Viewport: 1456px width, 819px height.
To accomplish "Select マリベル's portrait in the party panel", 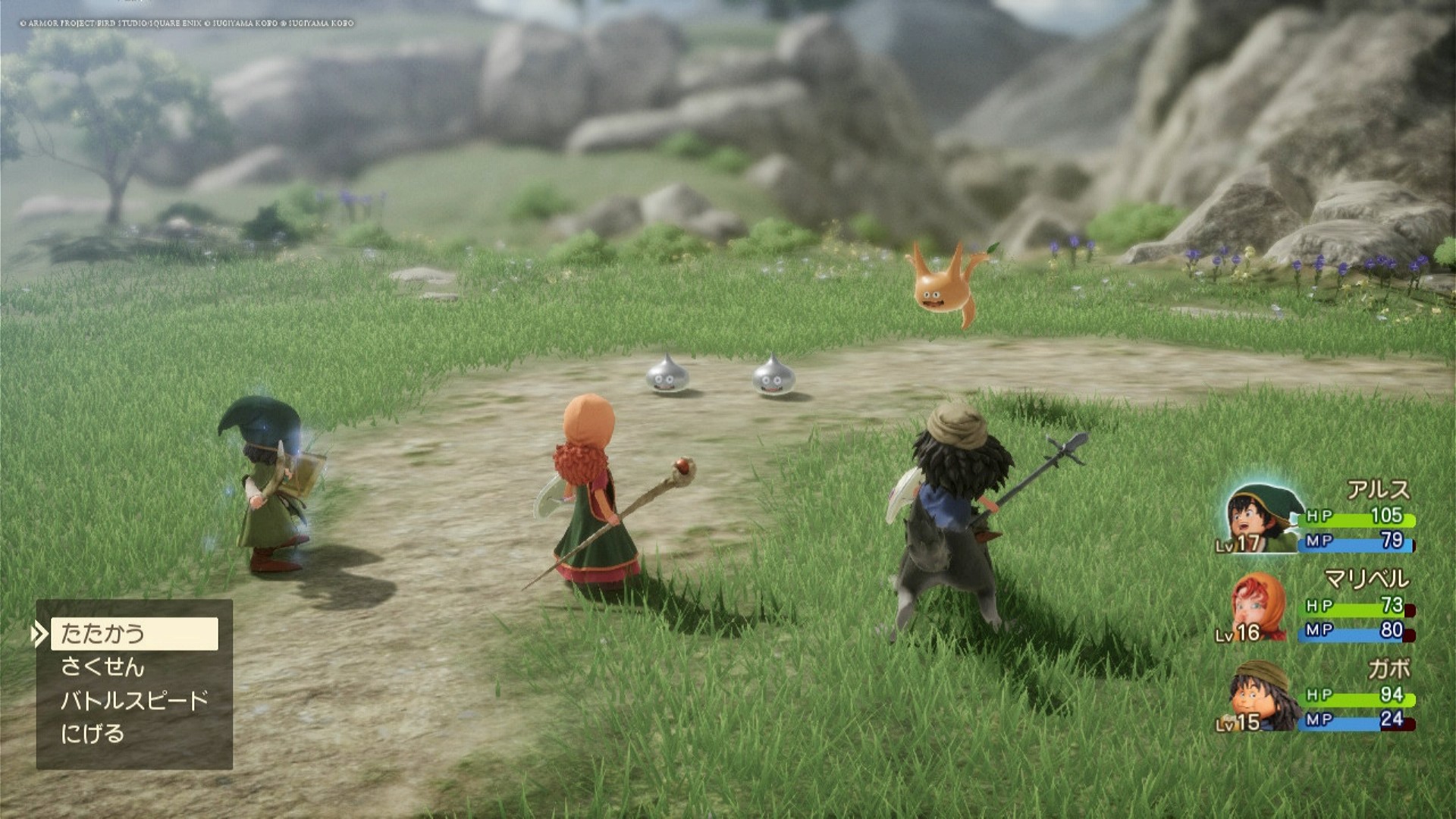I will [1258, 607].
